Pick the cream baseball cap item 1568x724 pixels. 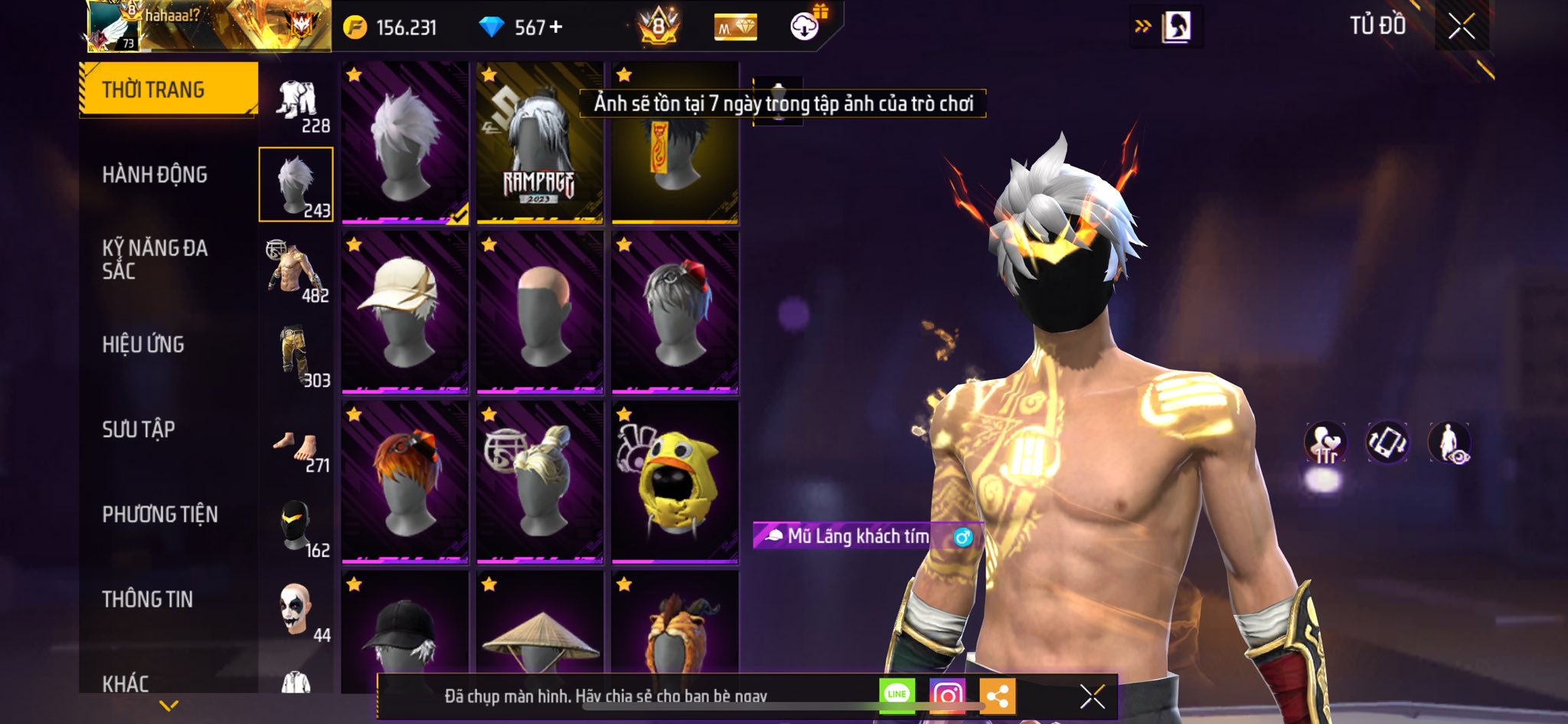[x=404, y=313]
